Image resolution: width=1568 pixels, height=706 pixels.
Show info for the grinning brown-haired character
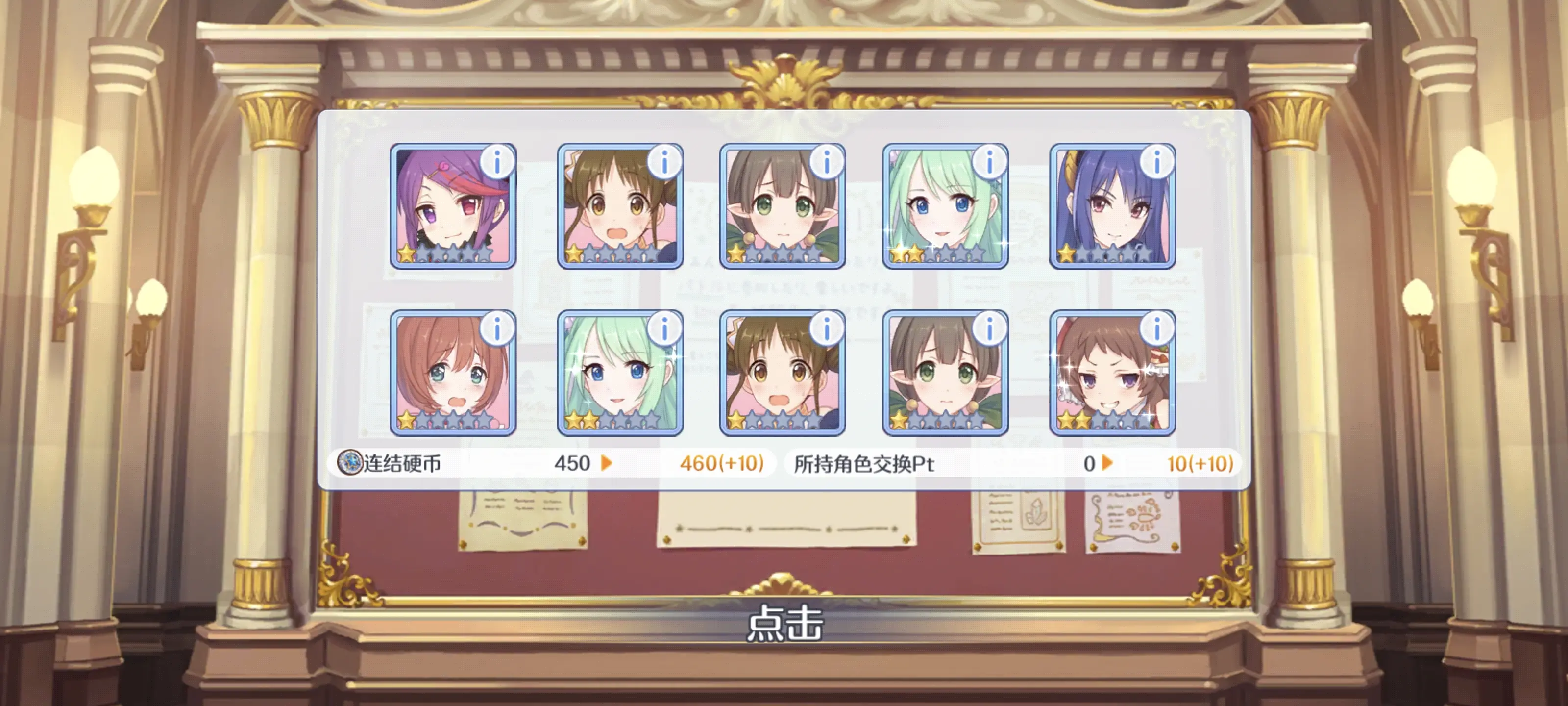pos(1156,329)
